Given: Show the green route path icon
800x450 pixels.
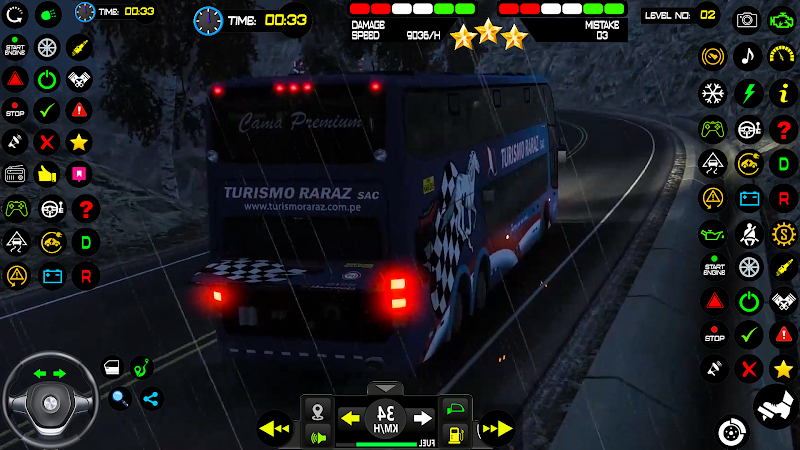Looking at the screenshot, I should pos(143,367).
